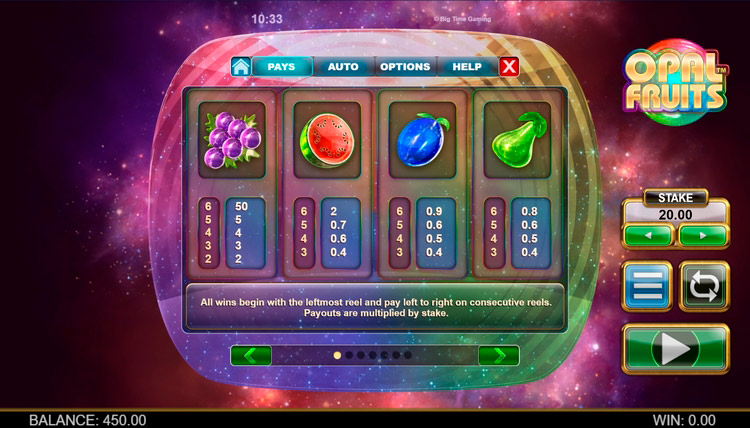Close the paytable with the red X
The image size is (750, 428).
[509, 67]
